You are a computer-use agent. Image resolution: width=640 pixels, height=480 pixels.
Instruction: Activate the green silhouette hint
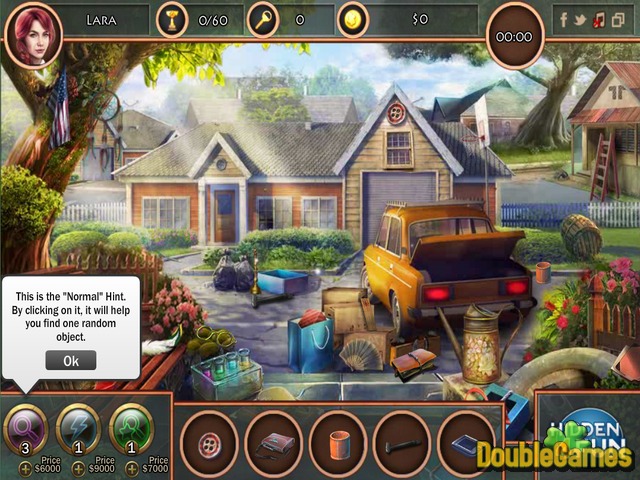[130, 426]
